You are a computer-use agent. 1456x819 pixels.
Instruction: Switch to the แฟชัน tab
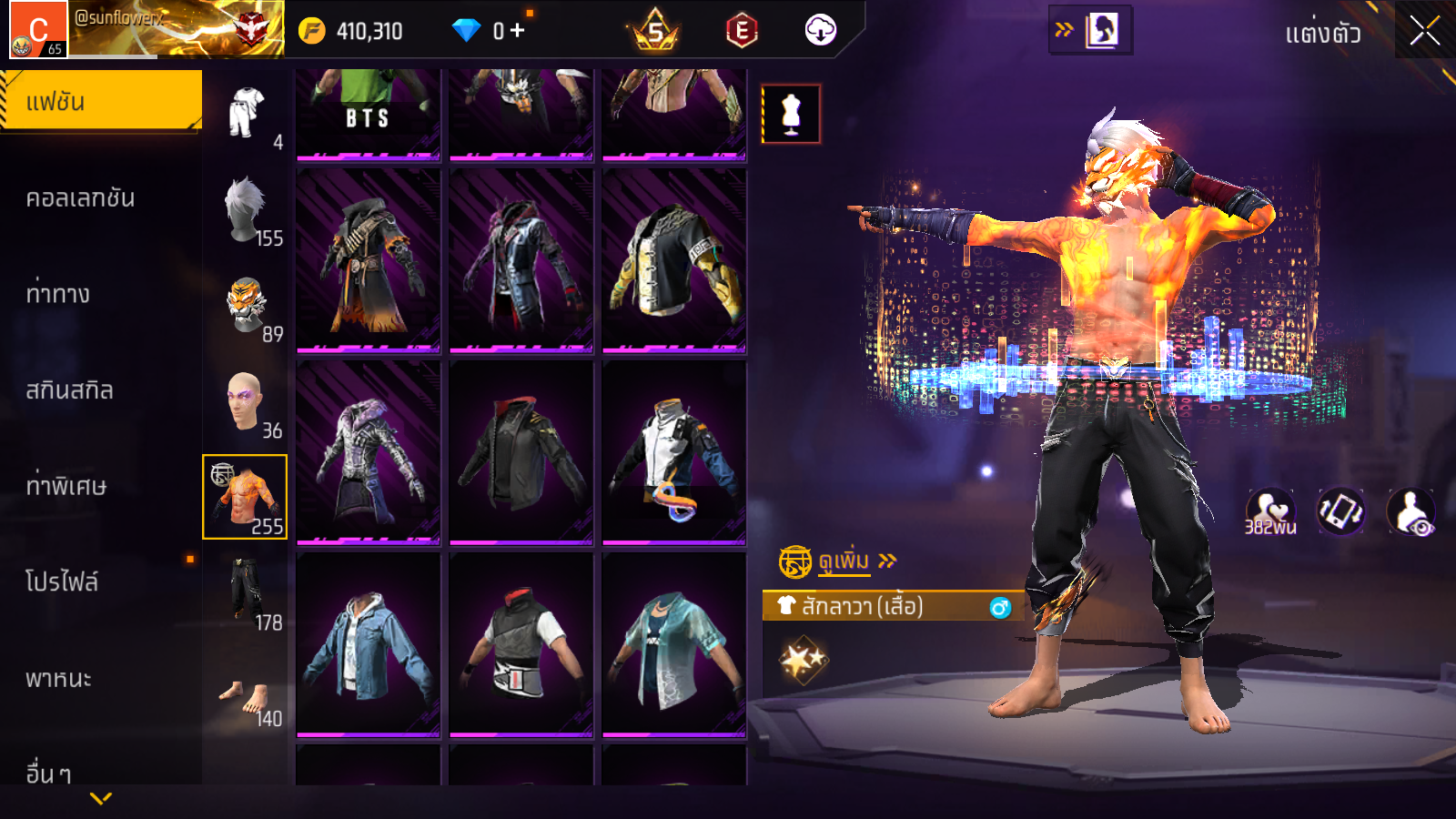tap(100, 101)
